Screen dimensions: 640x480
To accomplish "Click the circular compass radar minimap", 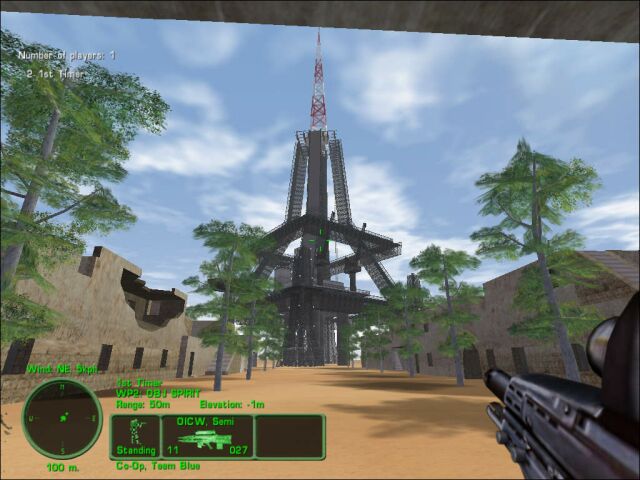I will point(61,418).
